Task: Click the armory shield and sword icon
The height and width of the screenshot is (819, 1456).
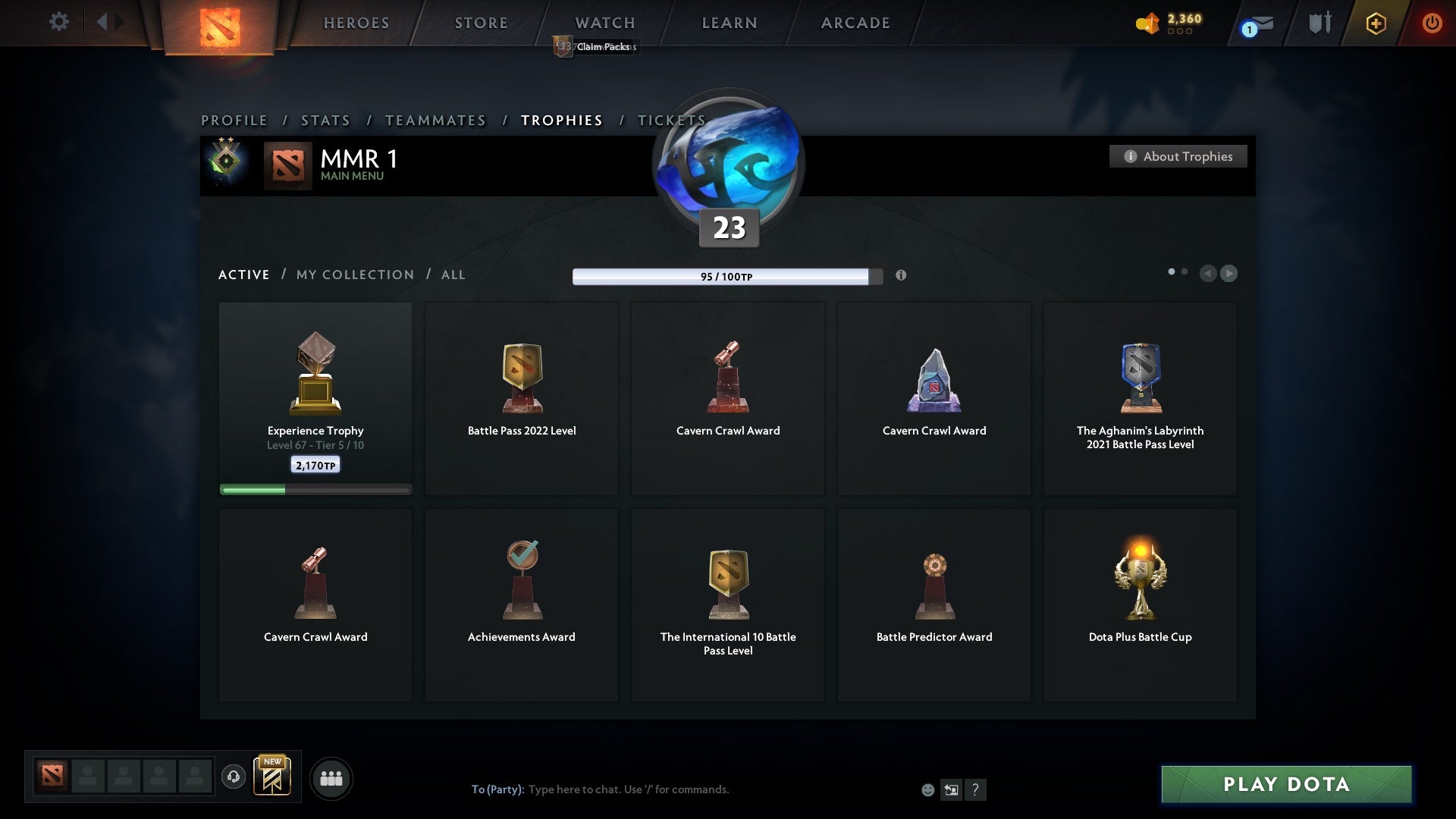Action: pos(1318,22)
